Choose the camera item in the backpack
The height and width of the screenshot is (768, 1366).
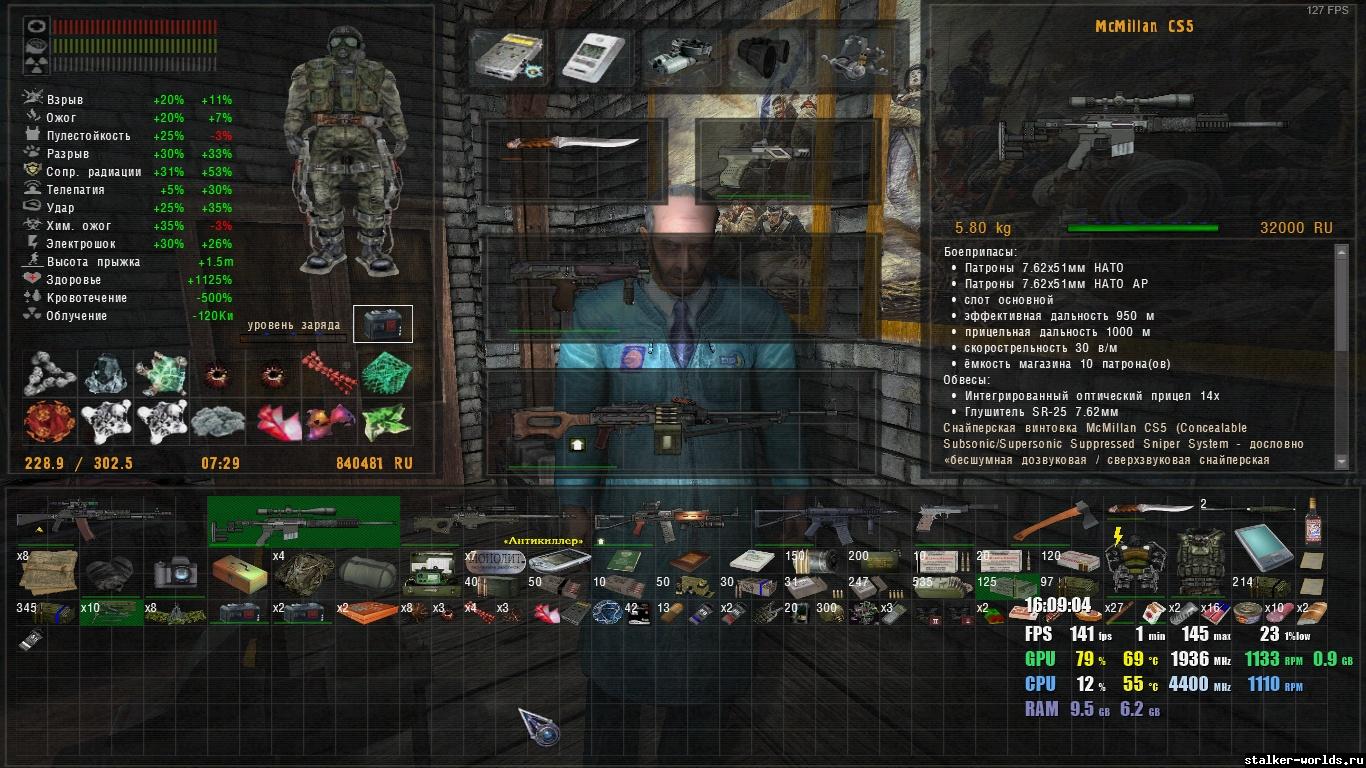coord(175,572)
